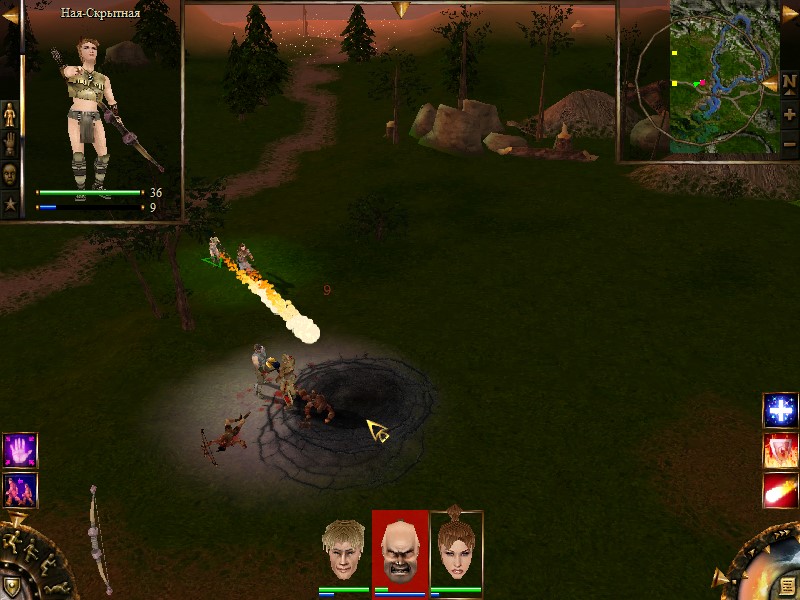Image resolution: width=800 pixels, height=600 pixels.
Task: Choose the fireball spell icon
Action: coord(780,491)
